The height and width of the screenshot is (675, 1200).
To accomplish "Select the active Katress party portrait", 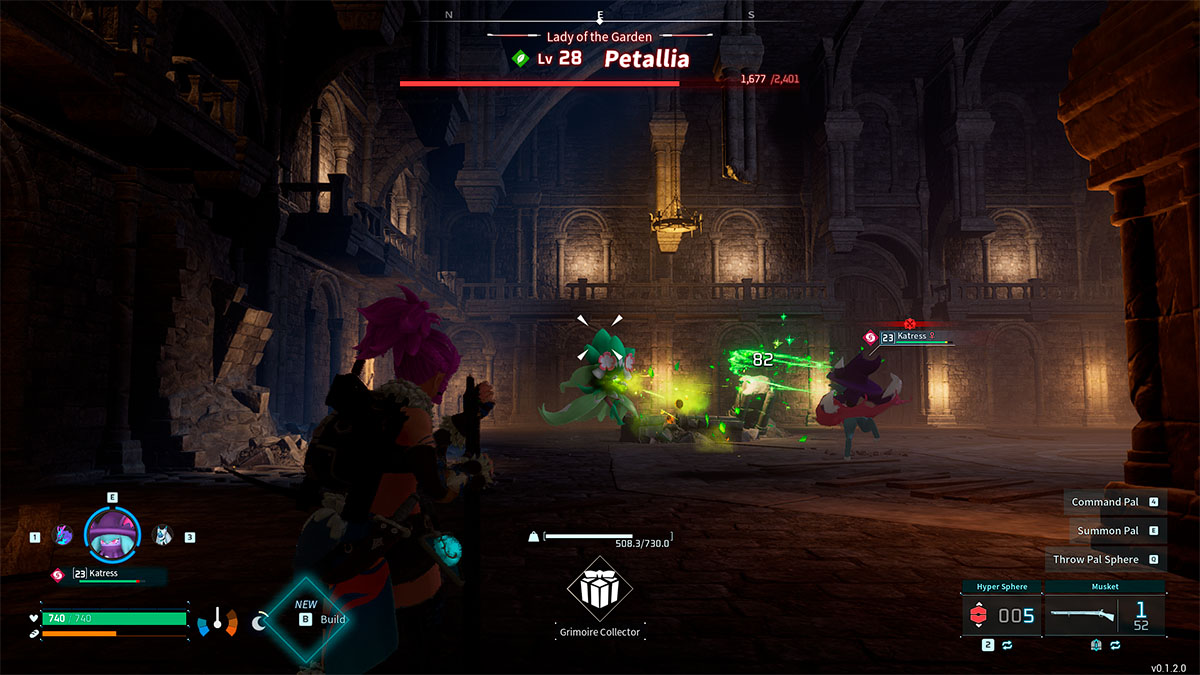I will tap(112, 534).
